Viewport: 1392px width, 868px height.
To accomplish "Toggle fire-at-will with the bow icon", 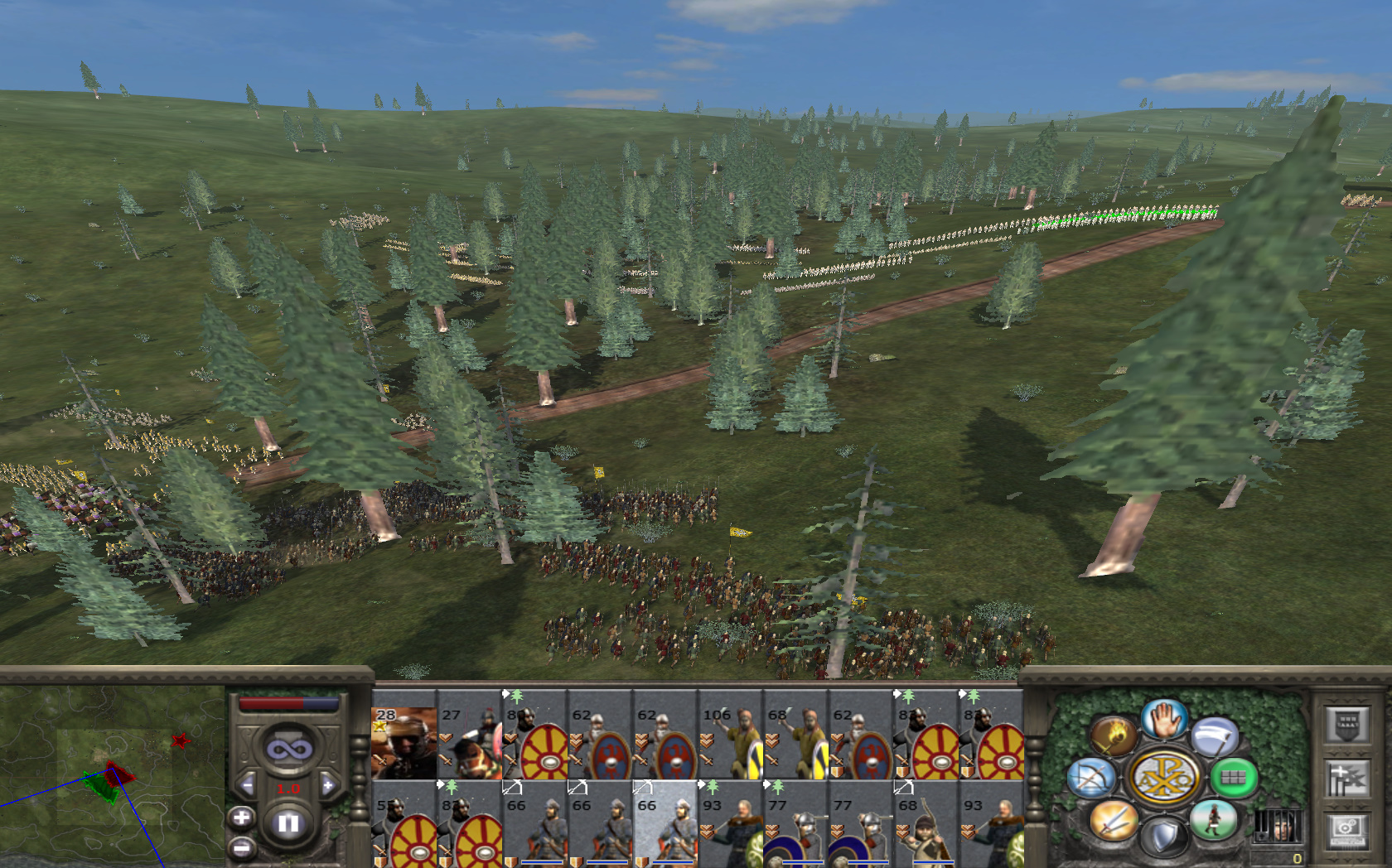I will pos(1091,779).
